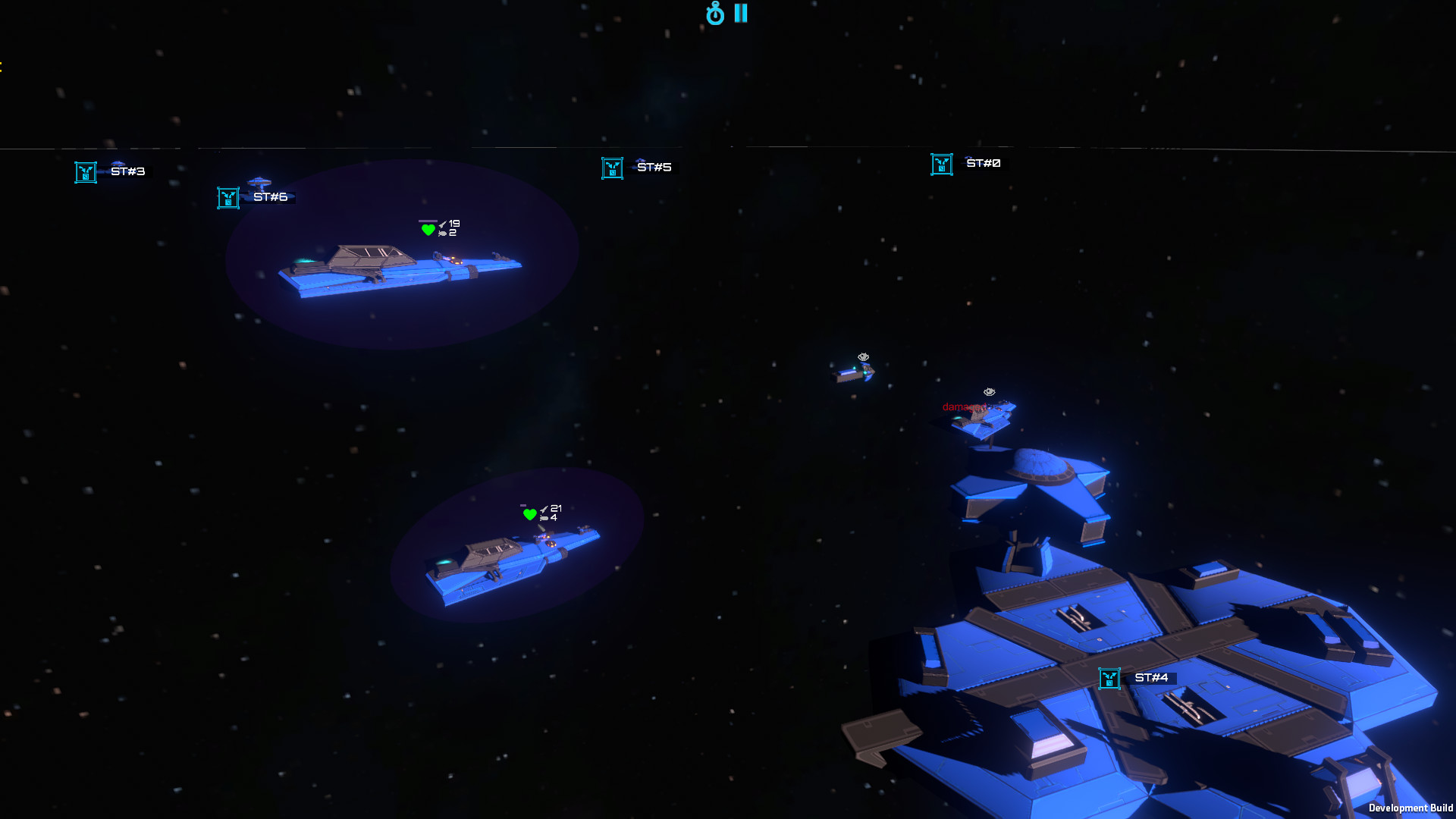Select the ST#0 station icon

click(x=941, y=163)
